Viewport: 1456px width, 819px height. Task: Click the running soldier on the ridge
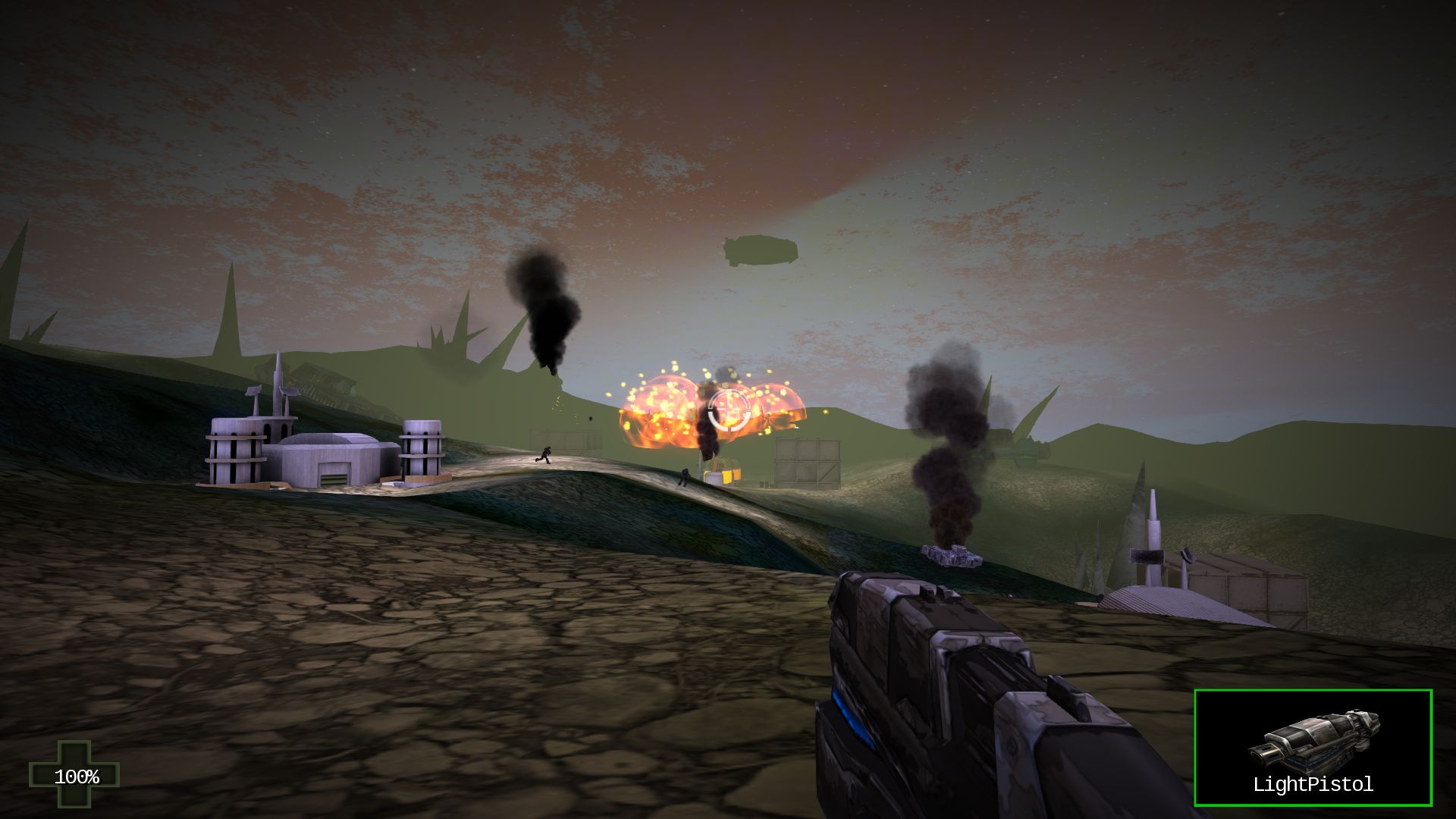point(544,455)
